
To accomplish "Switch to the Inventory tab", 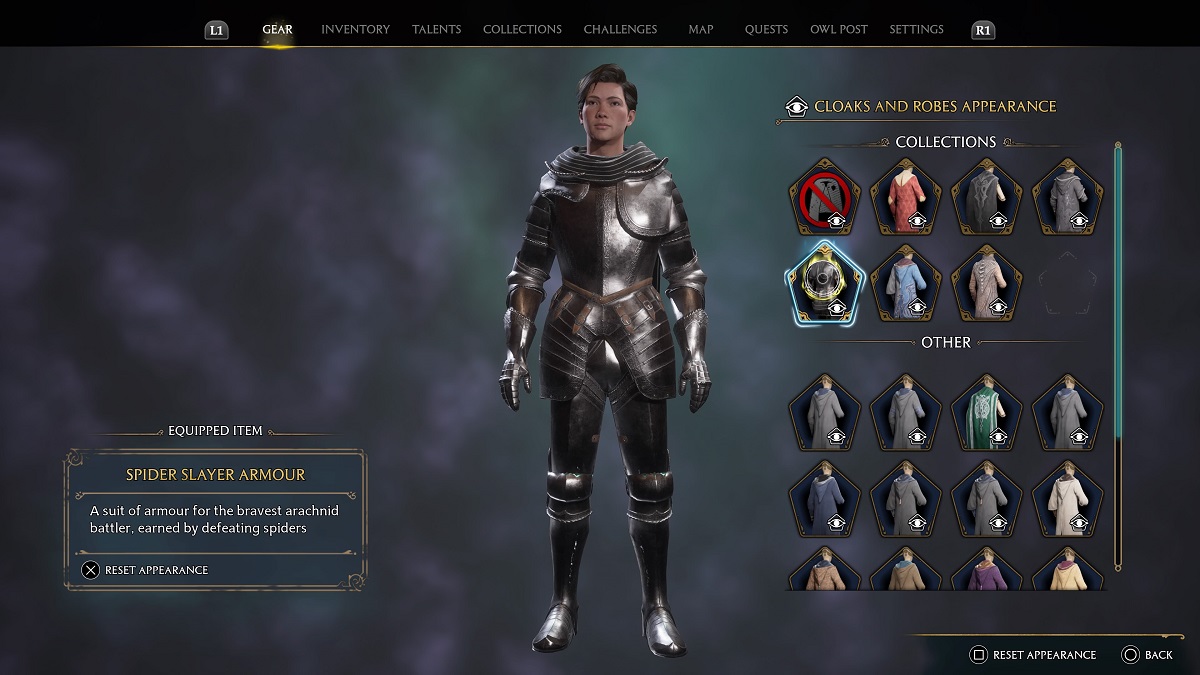I will click(355, 30).
